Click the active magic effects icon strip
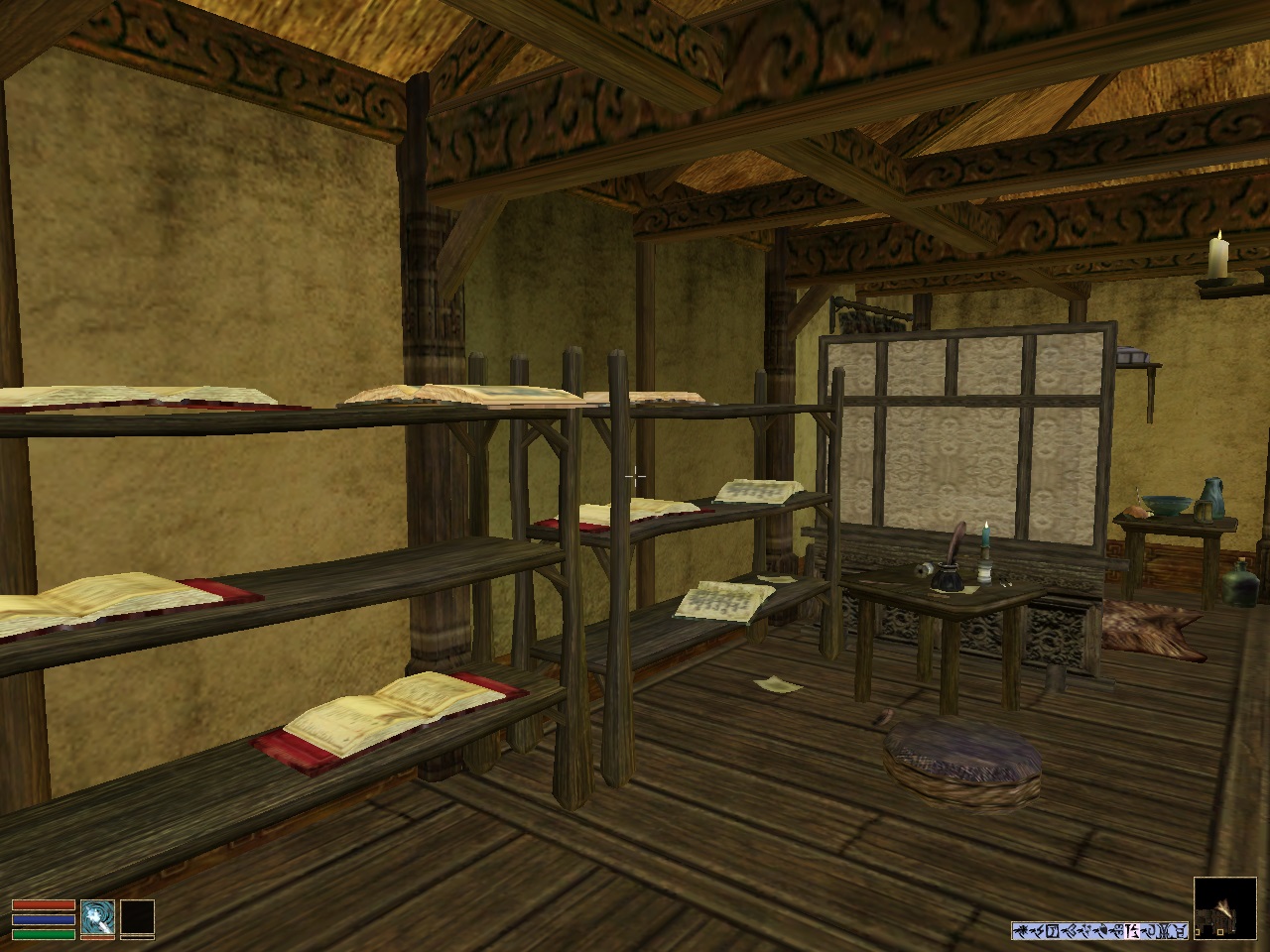 pos(1099,930)
